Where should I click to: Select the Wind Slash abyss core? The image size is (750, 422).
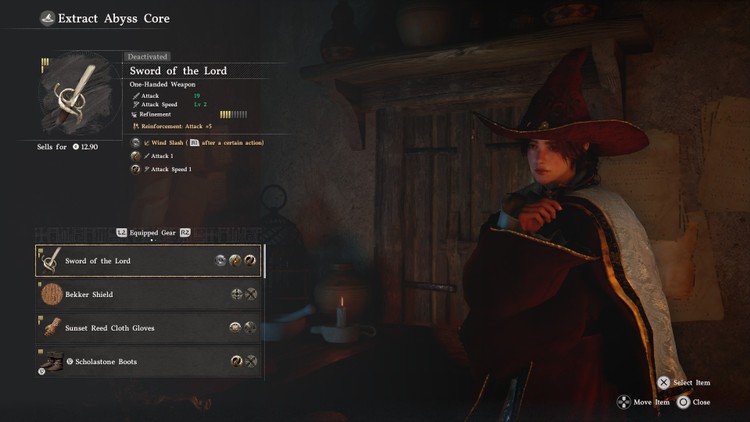click(136, 143)
